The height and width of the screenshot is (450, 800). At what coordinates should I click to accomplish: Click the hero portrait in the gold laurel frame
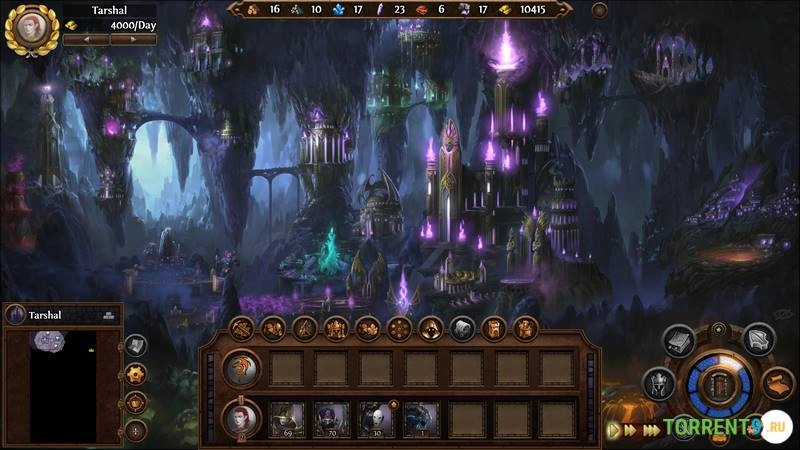(31, 29)
